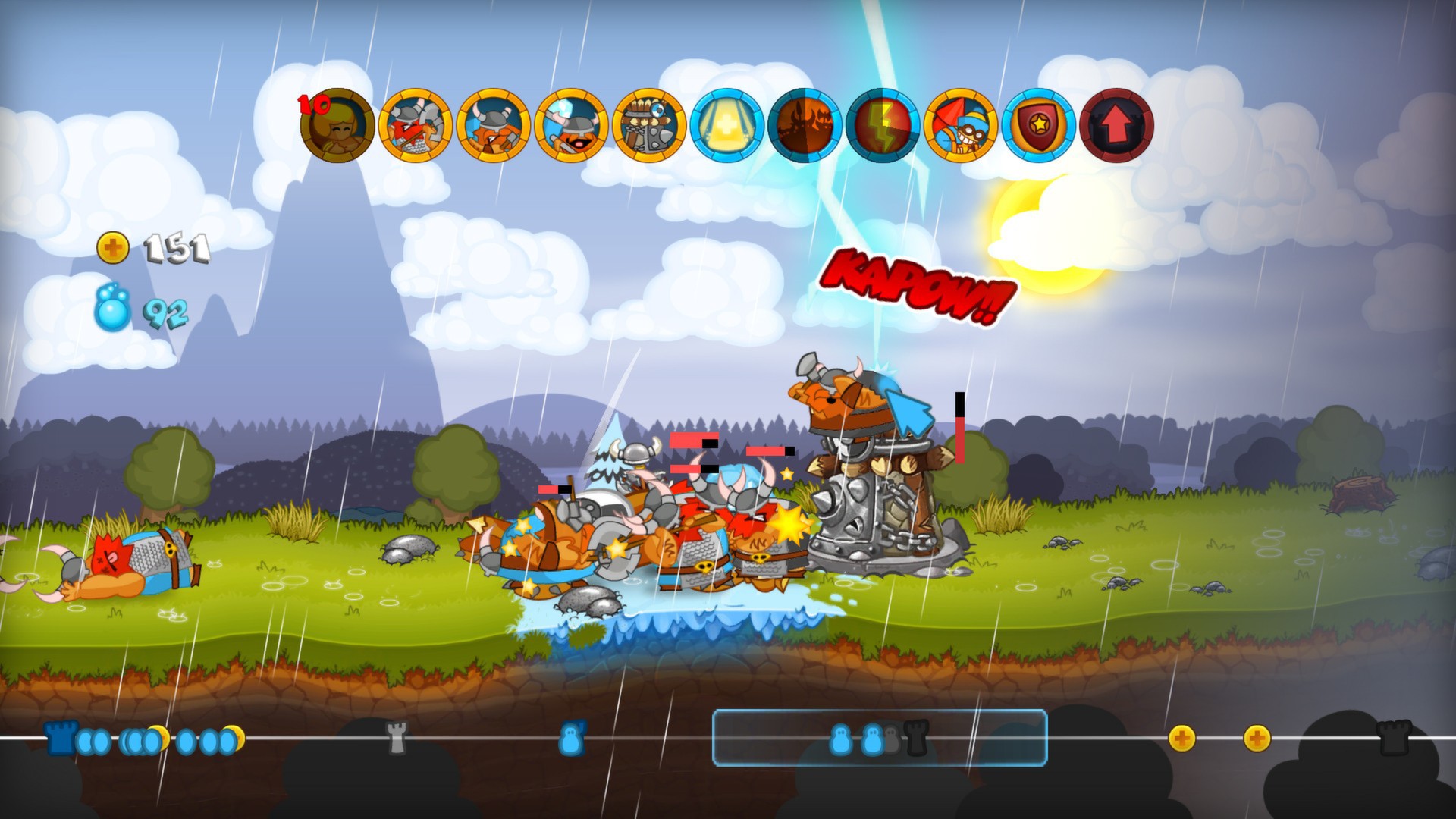1456x819 pixels.
Task: Select the Swordsman unit icon
Action: pos(414,127)
